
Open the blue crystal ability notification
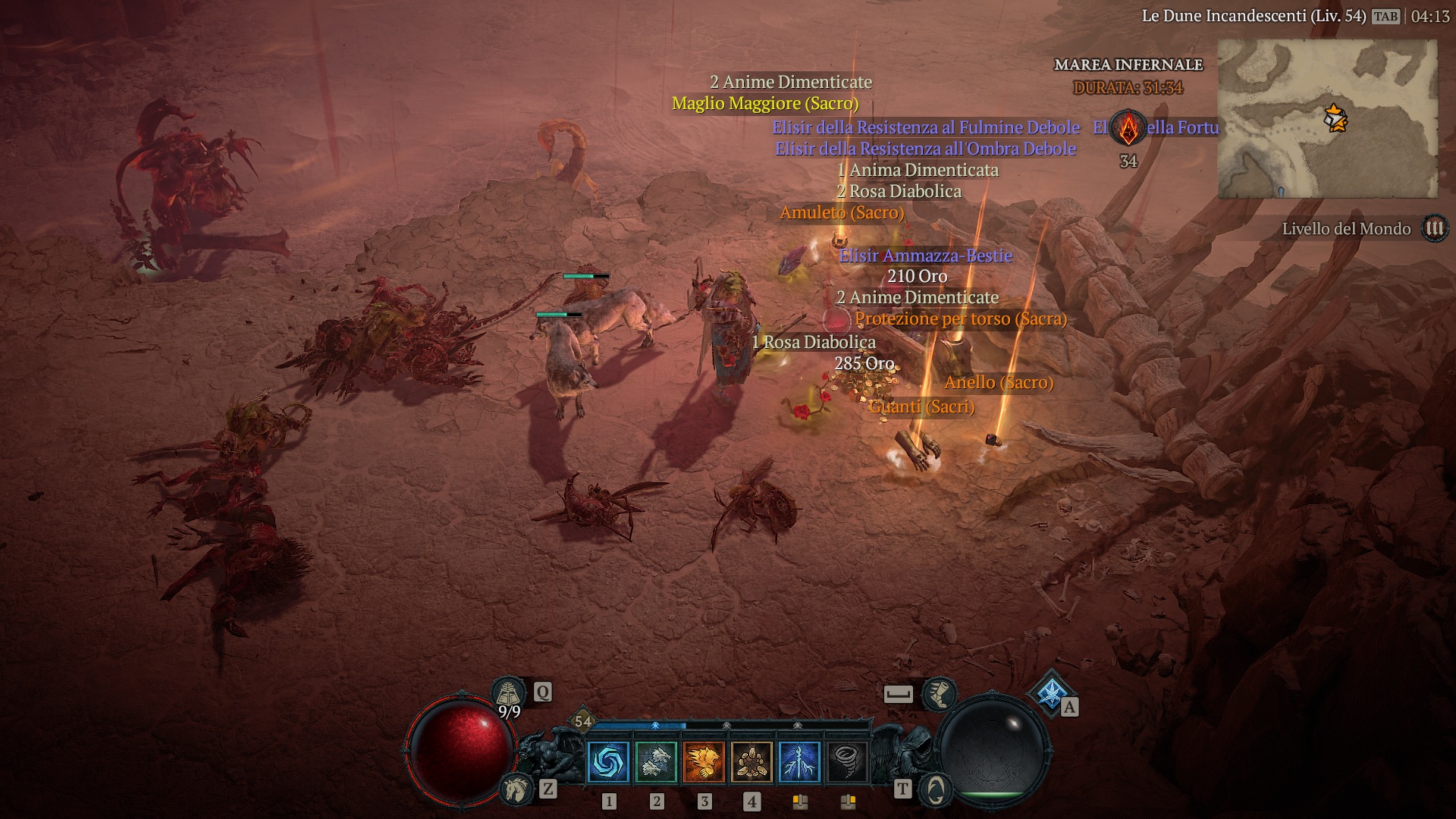(x=1051, y=692)
